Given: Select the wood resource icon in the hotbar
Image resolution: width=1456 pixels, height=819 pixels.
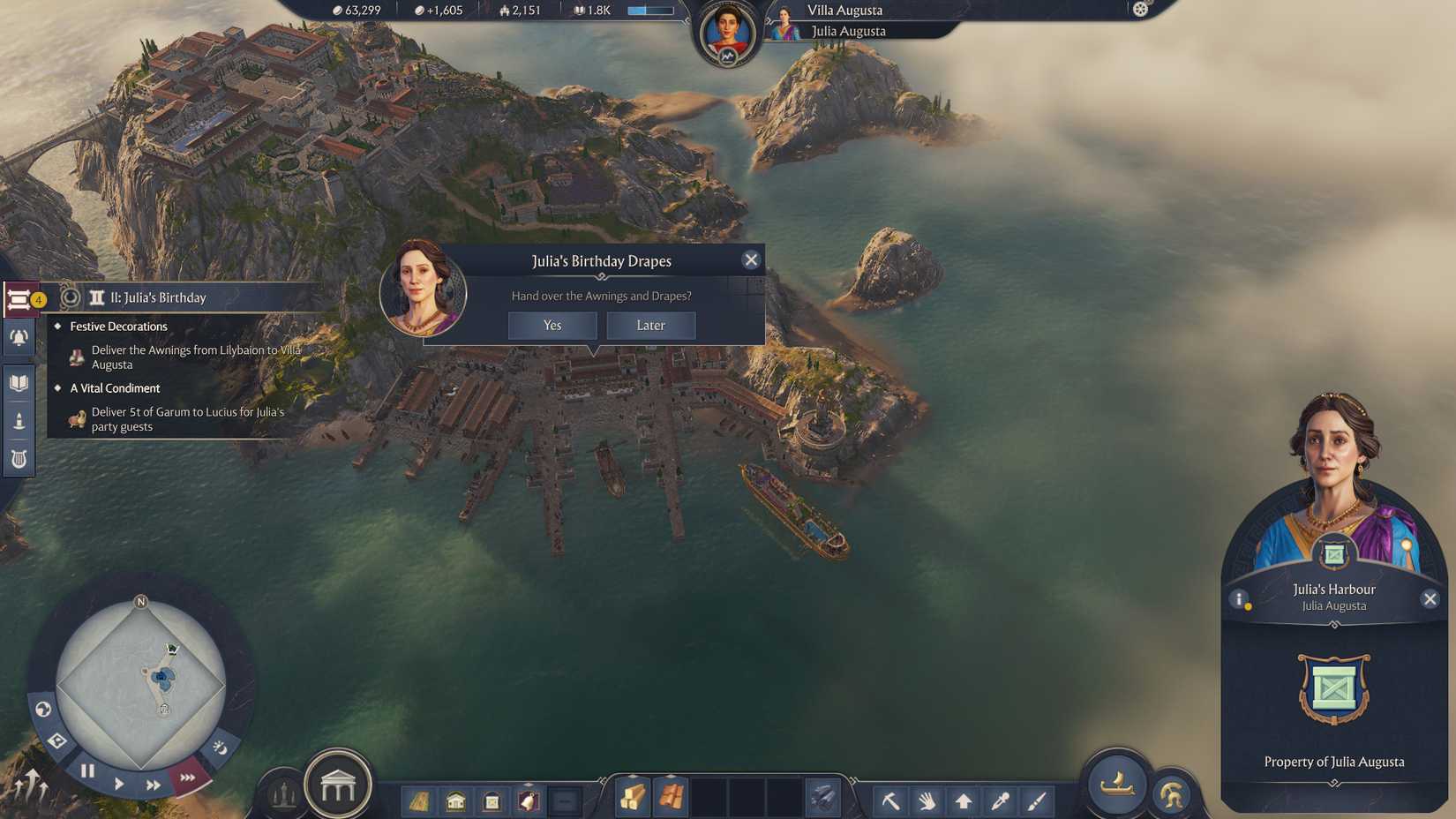Looking at the screenshot, I should coord(632,800).
